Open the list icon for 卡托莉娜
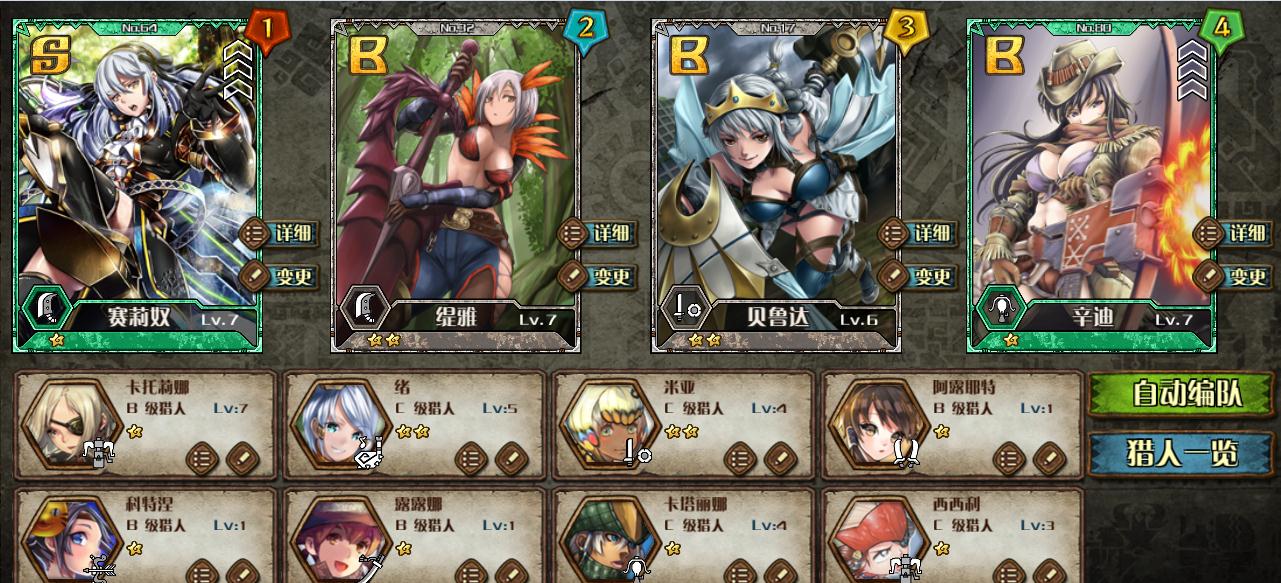1281x583 pixels. [202, 459]
